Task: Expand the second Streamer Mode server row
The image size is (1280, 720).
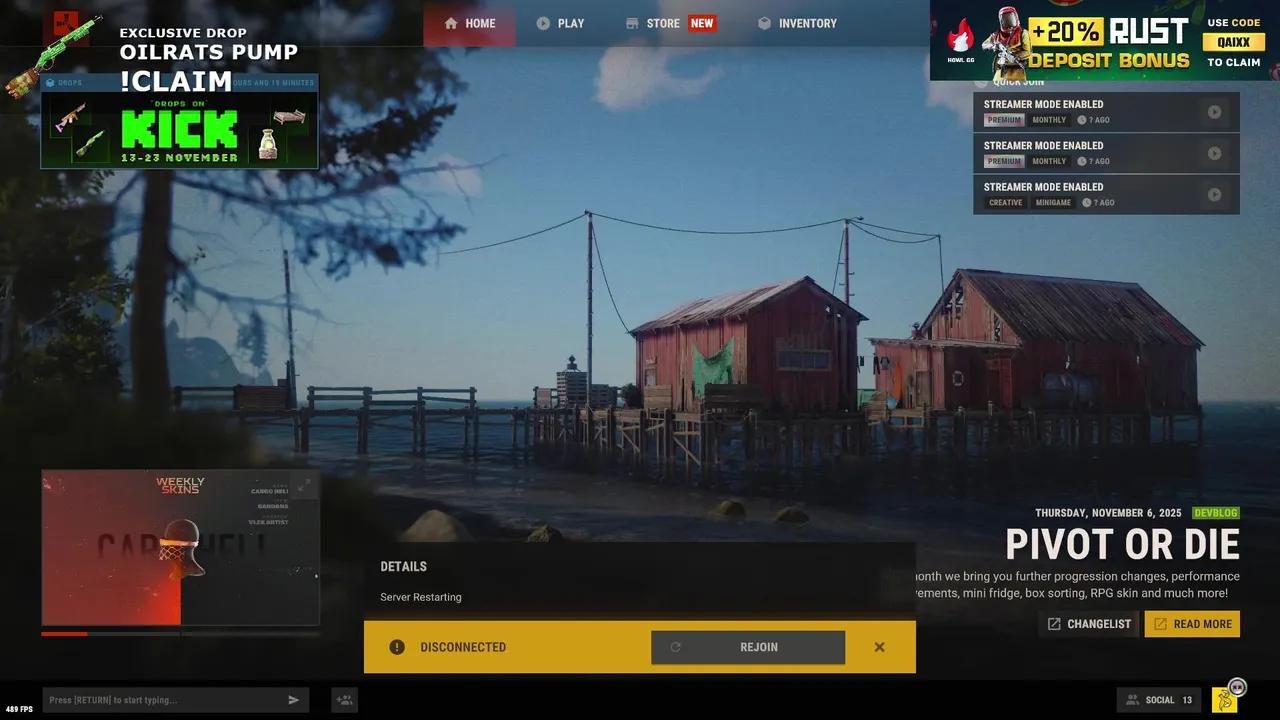Action: tap(1215, 153)
